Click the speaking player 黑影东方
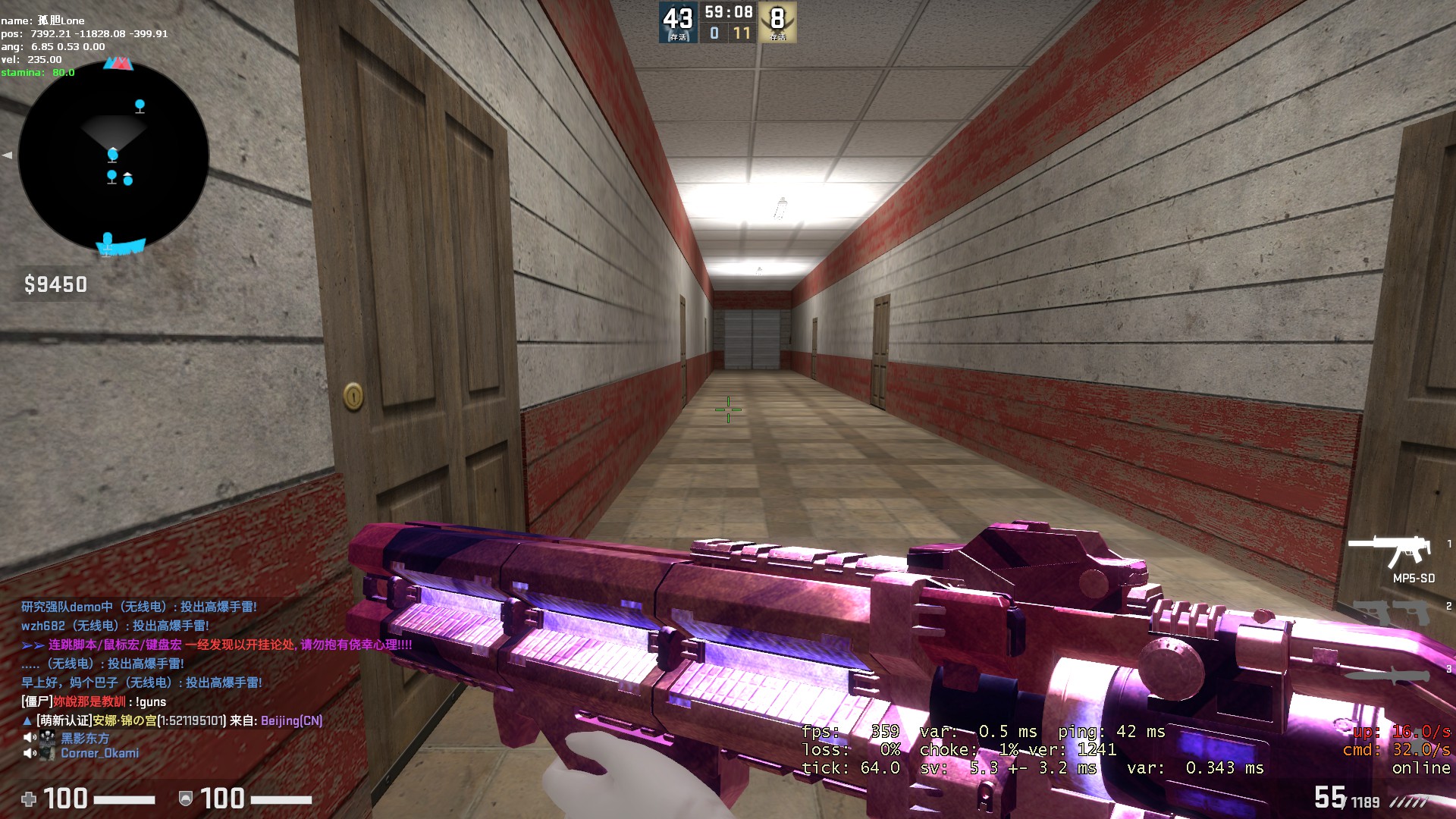1456x819 pixels. (x=84, y=738)
